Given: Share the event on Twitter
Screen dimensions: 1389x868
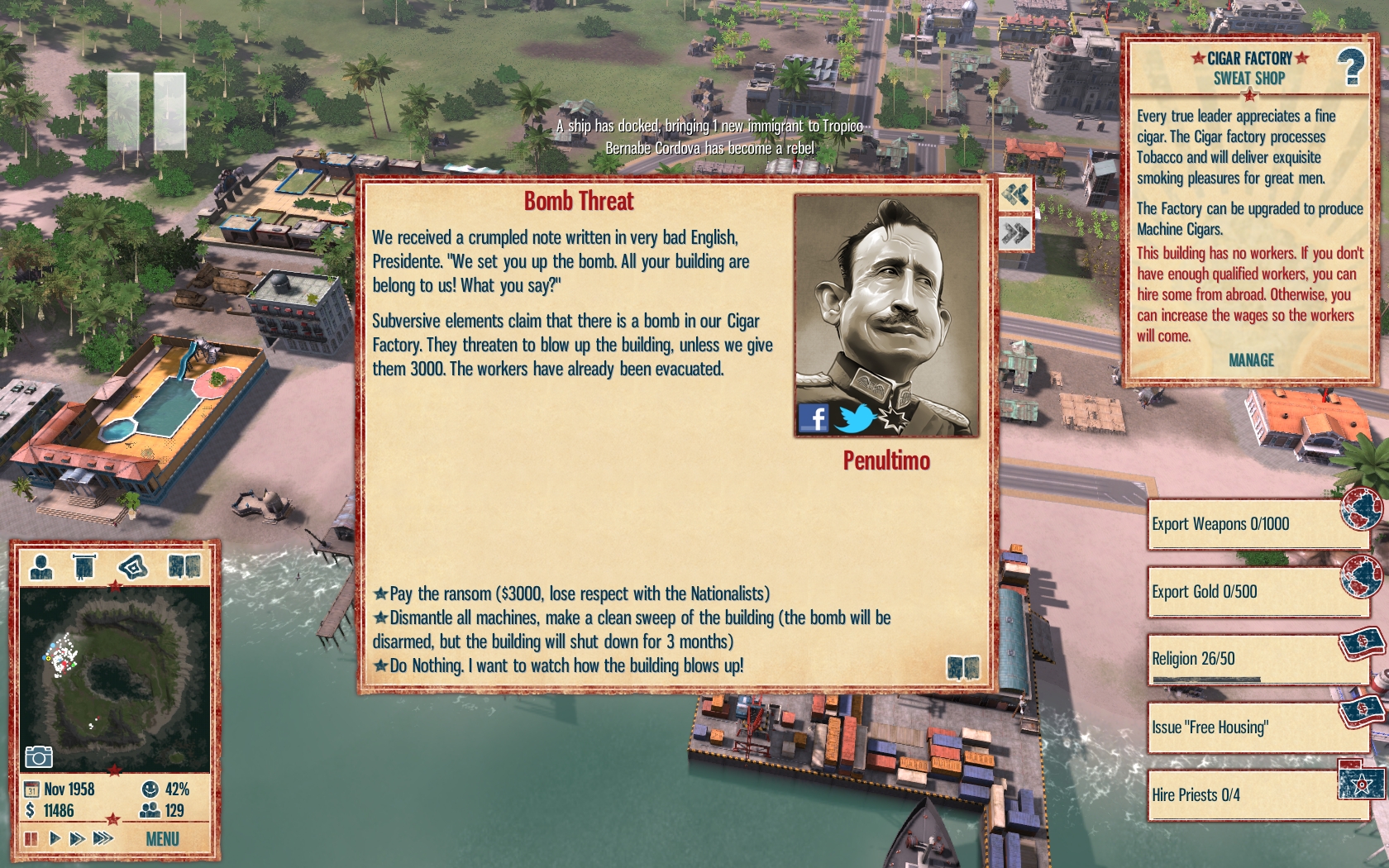Looking at the screenshot, I should [854, 418].
